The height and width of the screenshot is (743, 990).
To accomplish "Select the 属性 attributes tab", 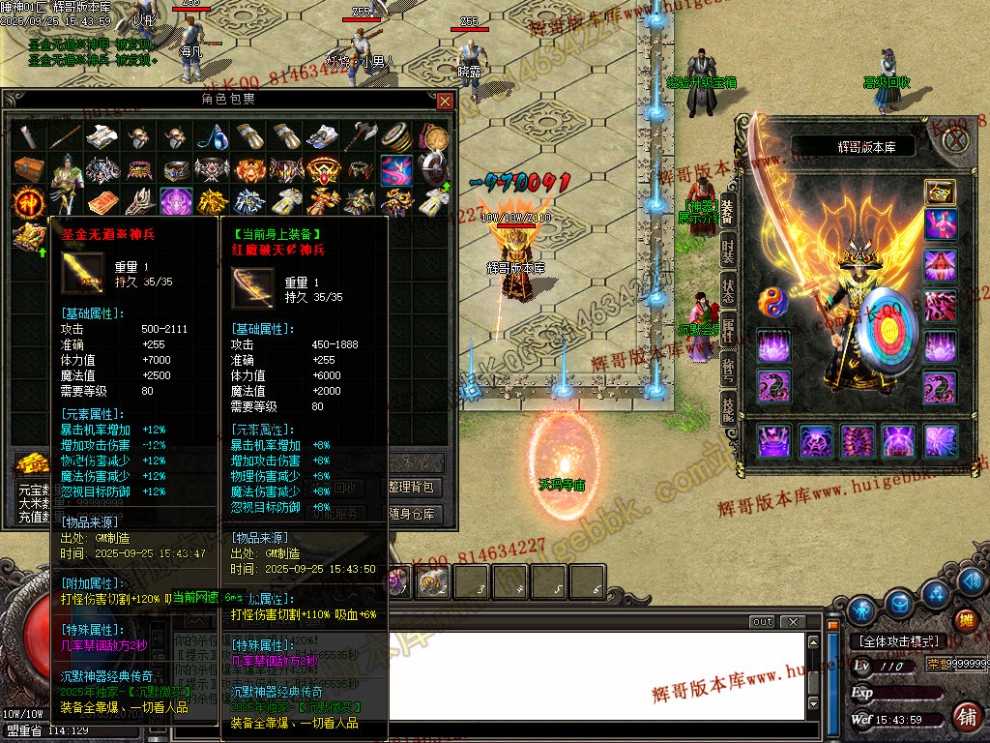I will 729,330.
